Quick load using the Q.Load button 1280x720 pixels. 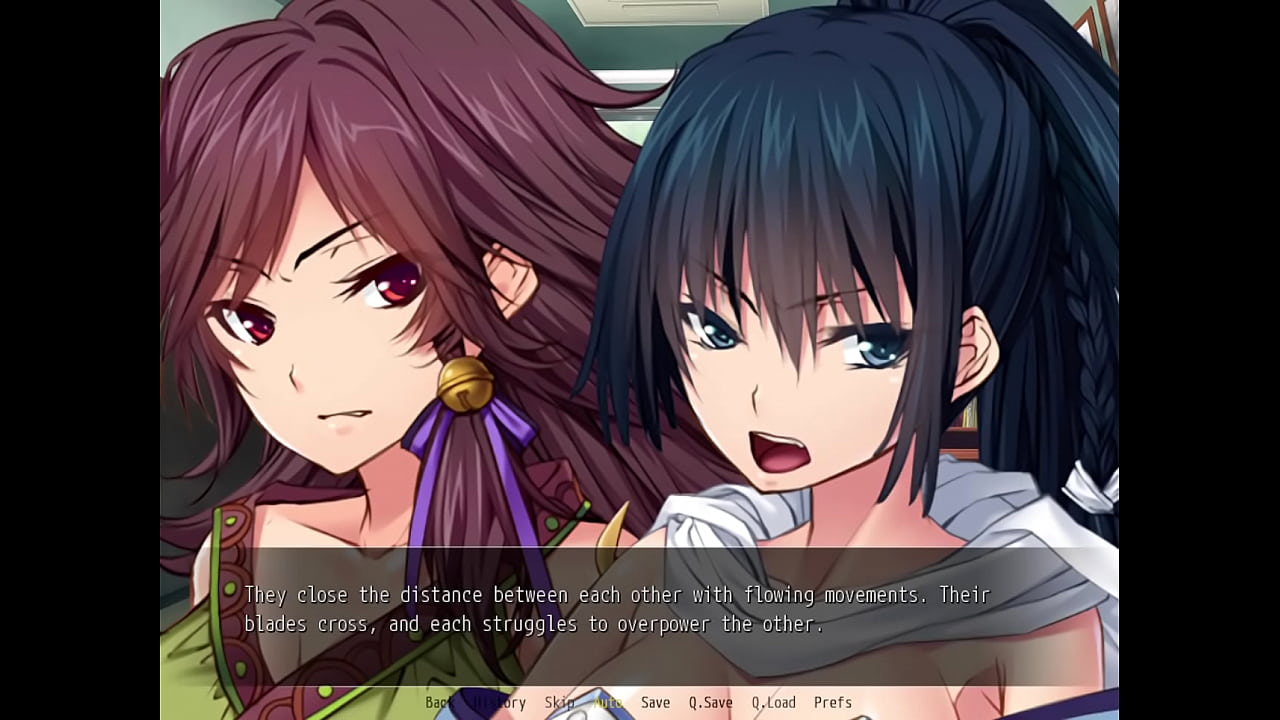[x=773, y=703]
